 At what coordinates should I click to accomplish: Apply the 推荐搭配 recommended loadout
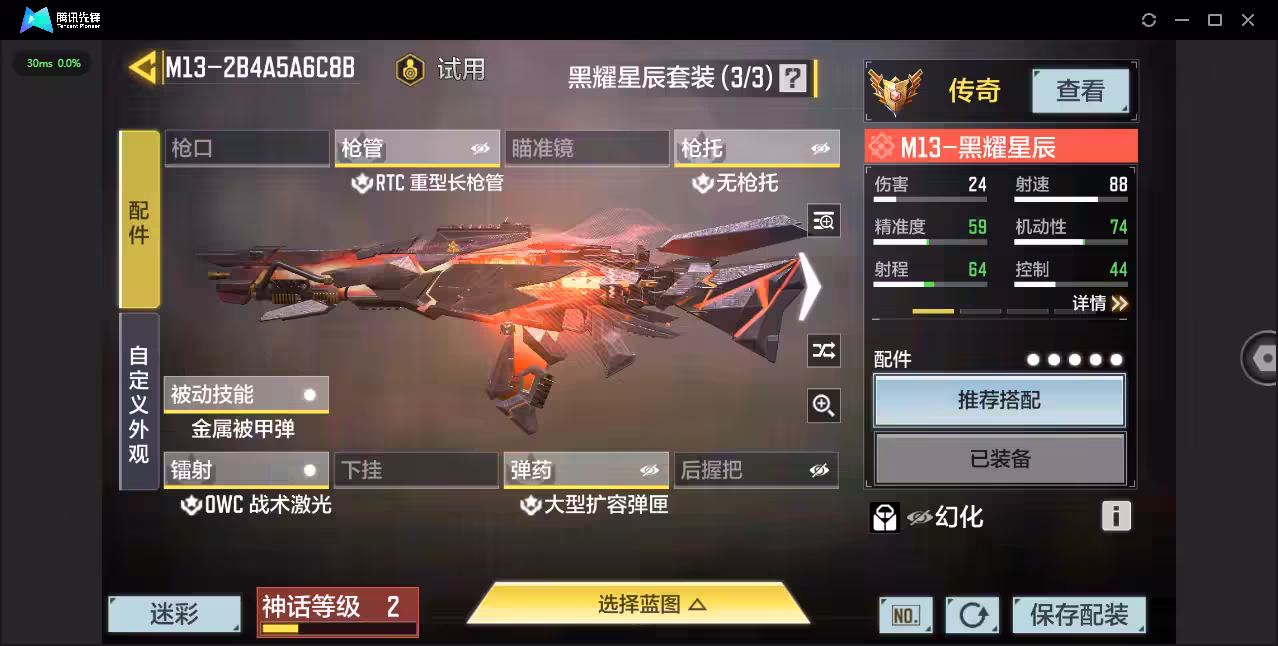[x=999, y=401]
